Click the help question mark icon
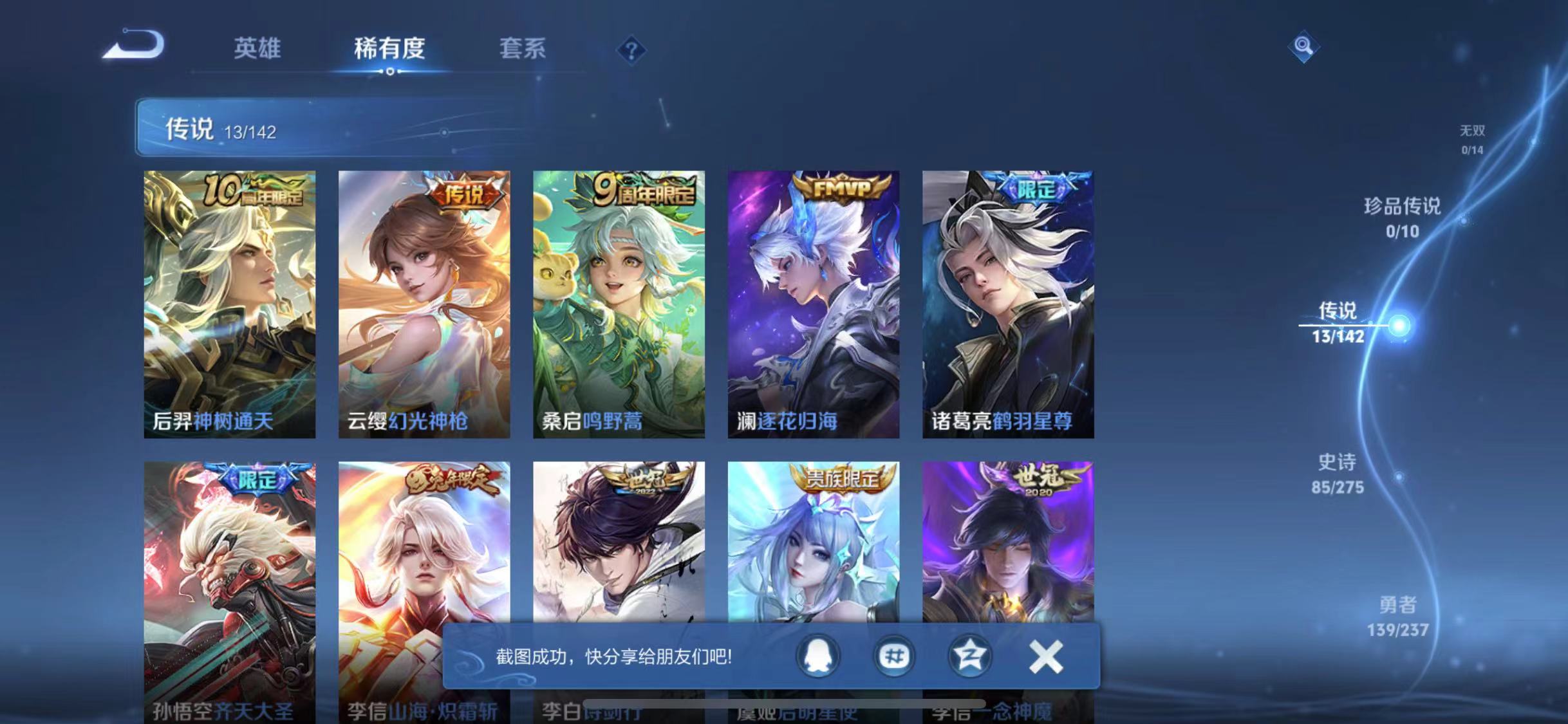1568x724 pixels. tap(633, 50)
